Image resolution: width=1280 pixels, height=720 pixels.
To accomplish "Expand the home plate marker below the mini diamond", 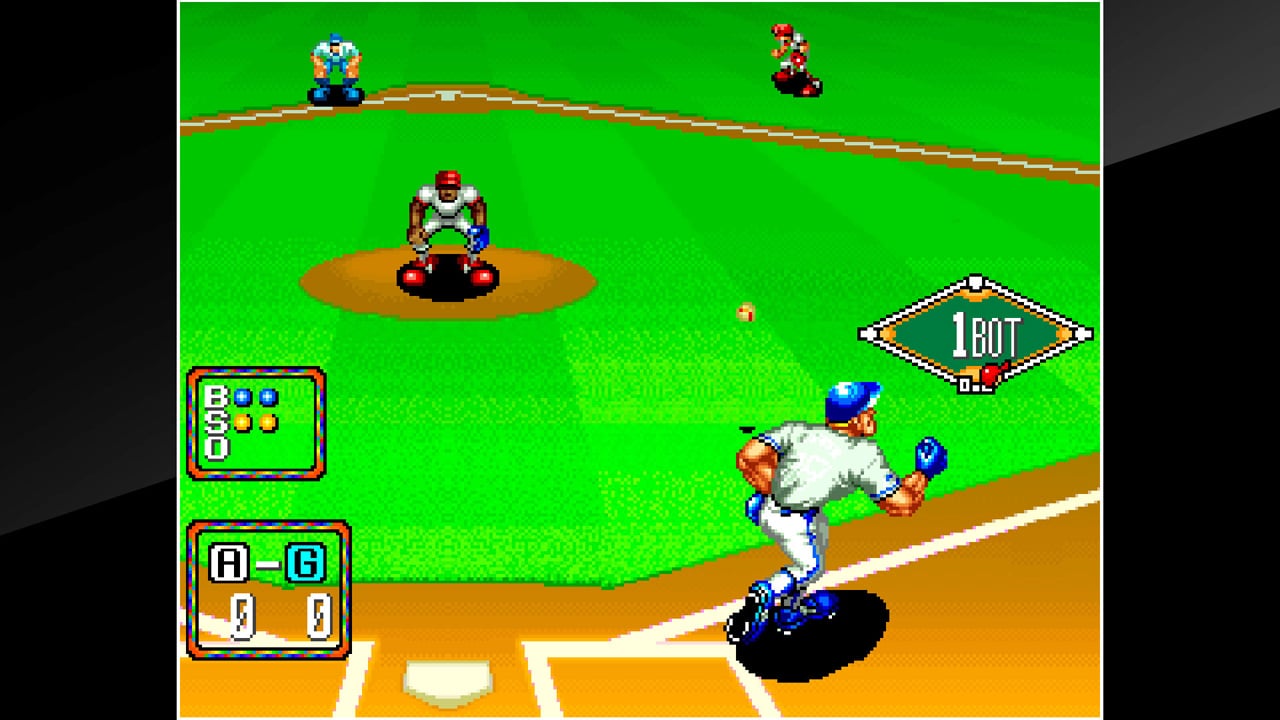I will coord(964,384).
